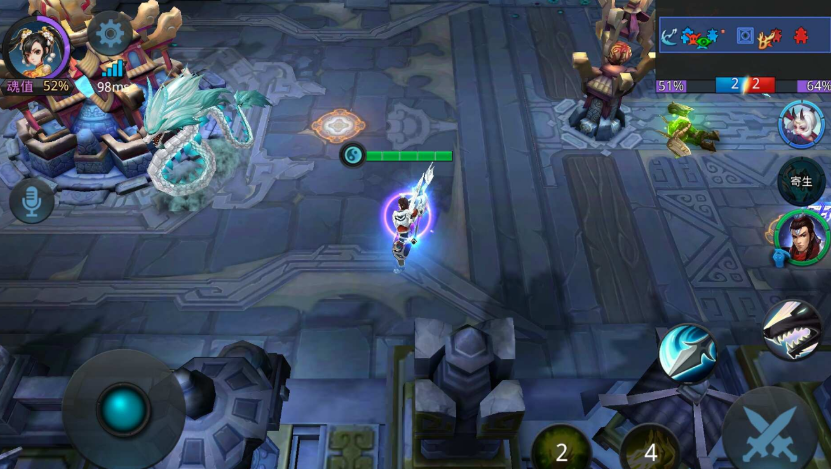Select the red-haired hero portrait

pyautogui.click(x=802, y=238)
